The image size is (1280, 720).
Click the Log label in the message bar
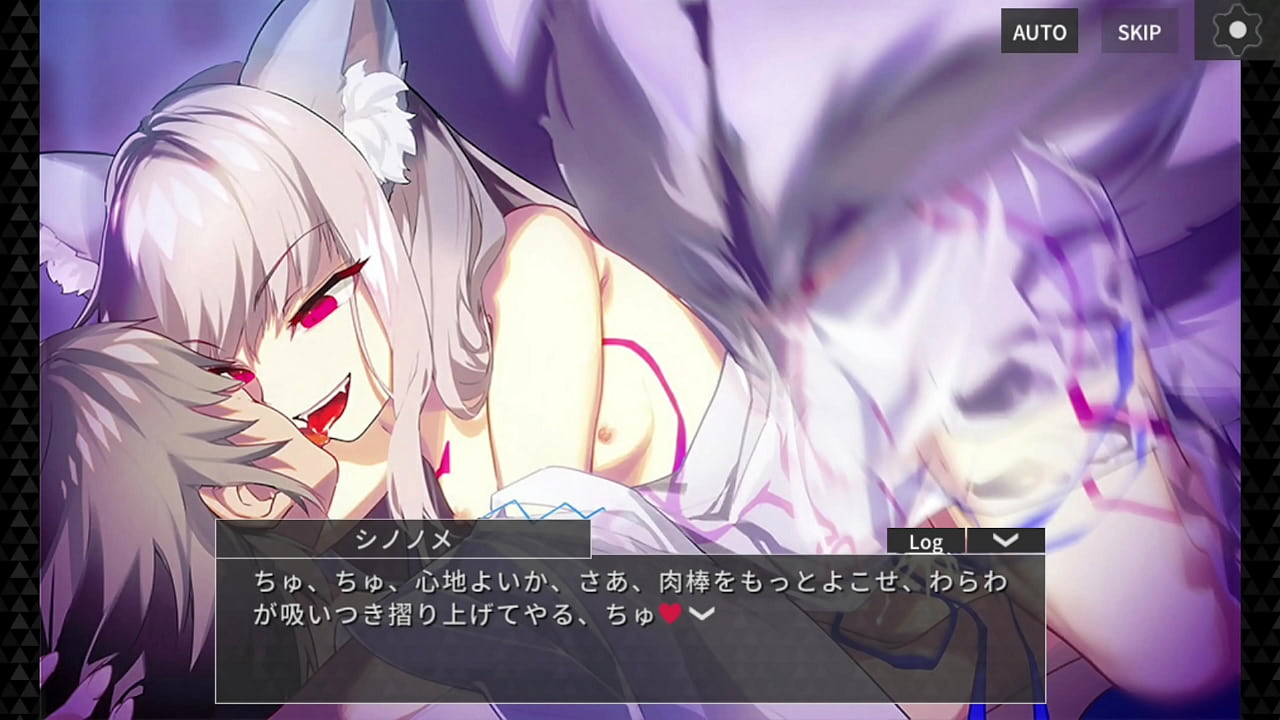(928, 542)
